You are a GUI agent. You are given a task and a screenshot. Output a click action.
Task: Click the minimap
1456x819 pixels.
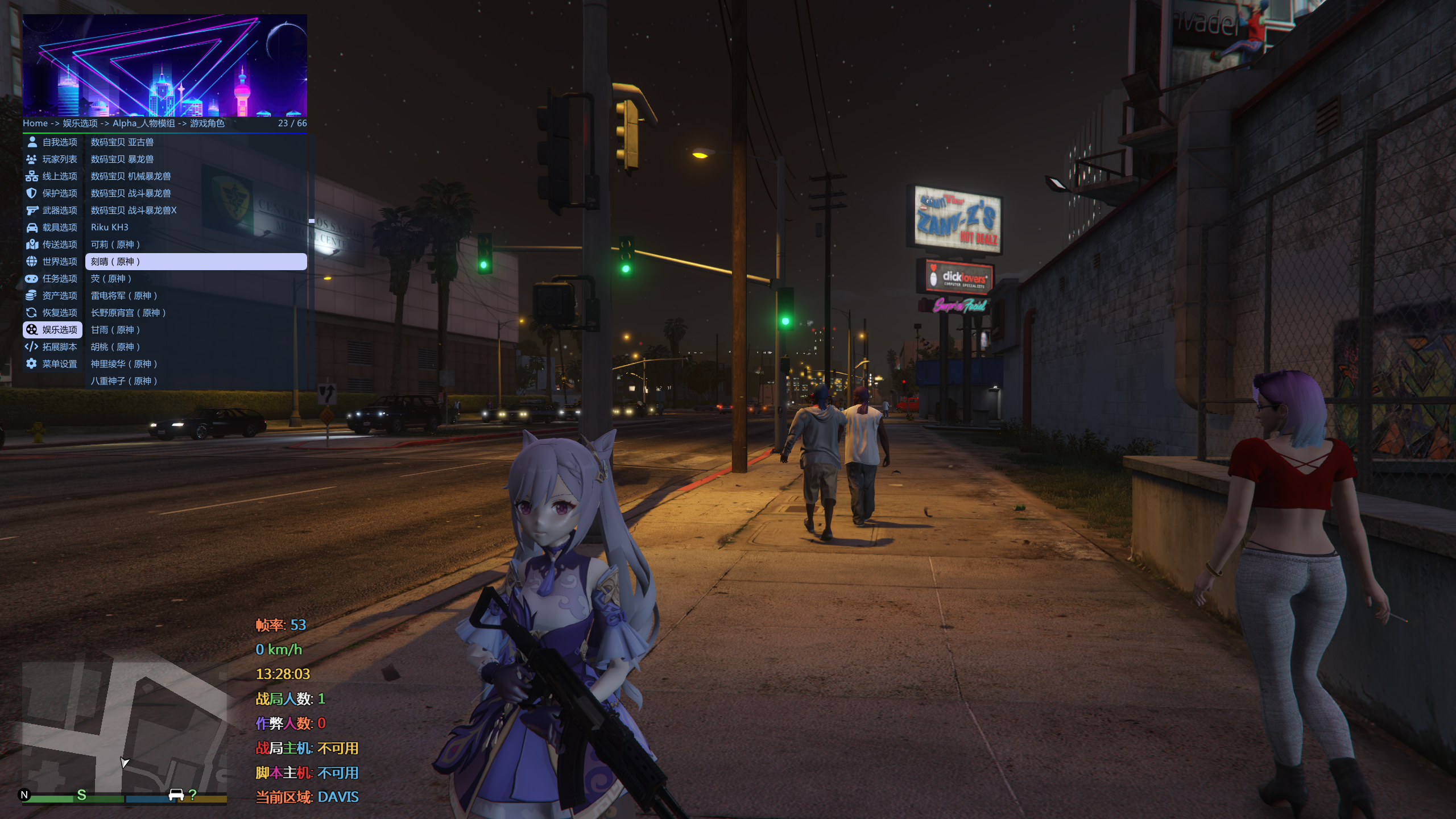[124, 728]
